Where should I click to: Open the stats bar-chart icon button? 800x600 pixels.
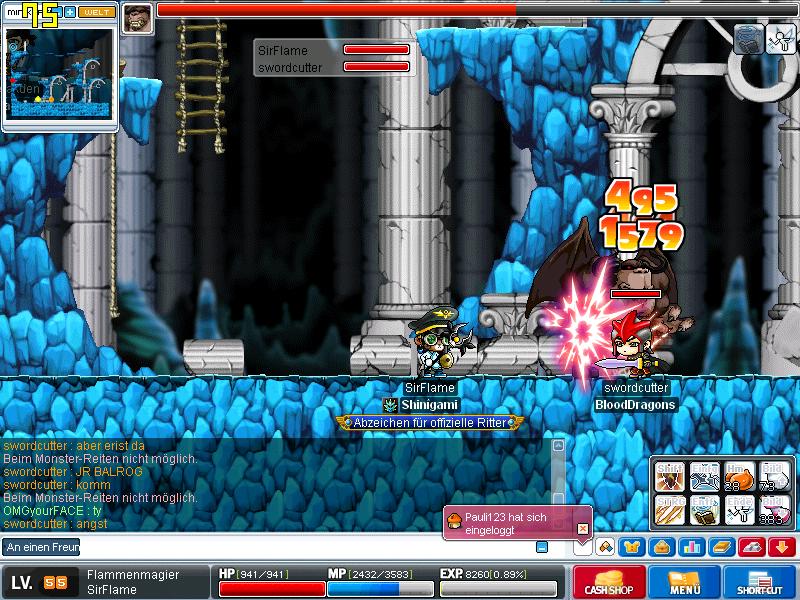pyautogui.click(x=692, y=547)
